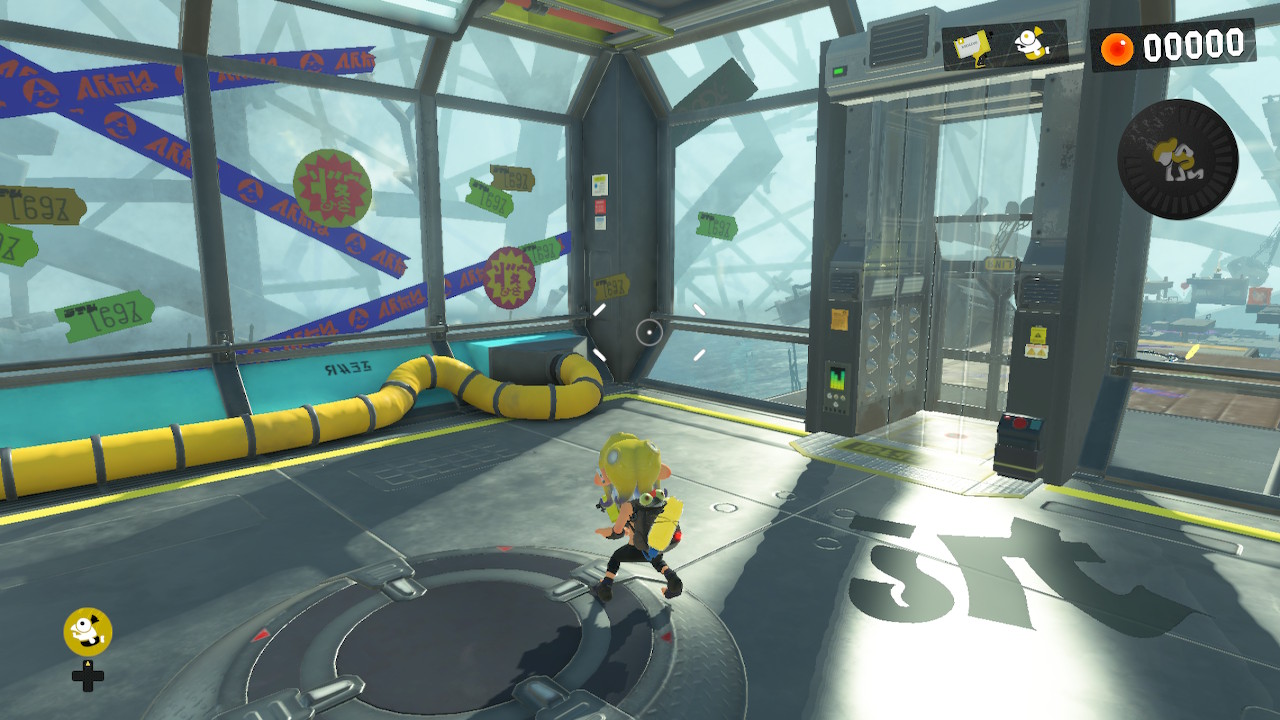Viewport: 1280px width, 720px height.
Task: Click the yellow Pearl Drone circle icon
Action: point(88,632)
